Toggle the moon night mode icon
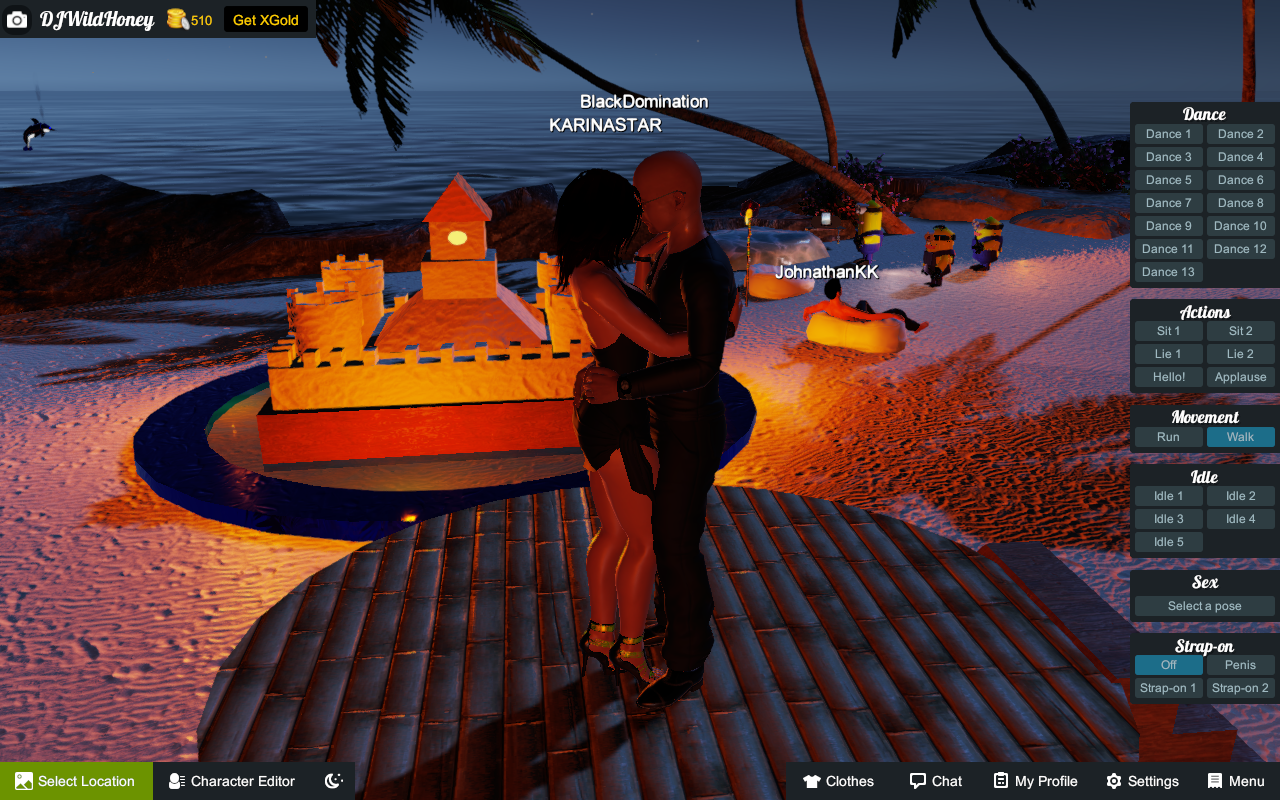1280x800 pixels. 334,781
